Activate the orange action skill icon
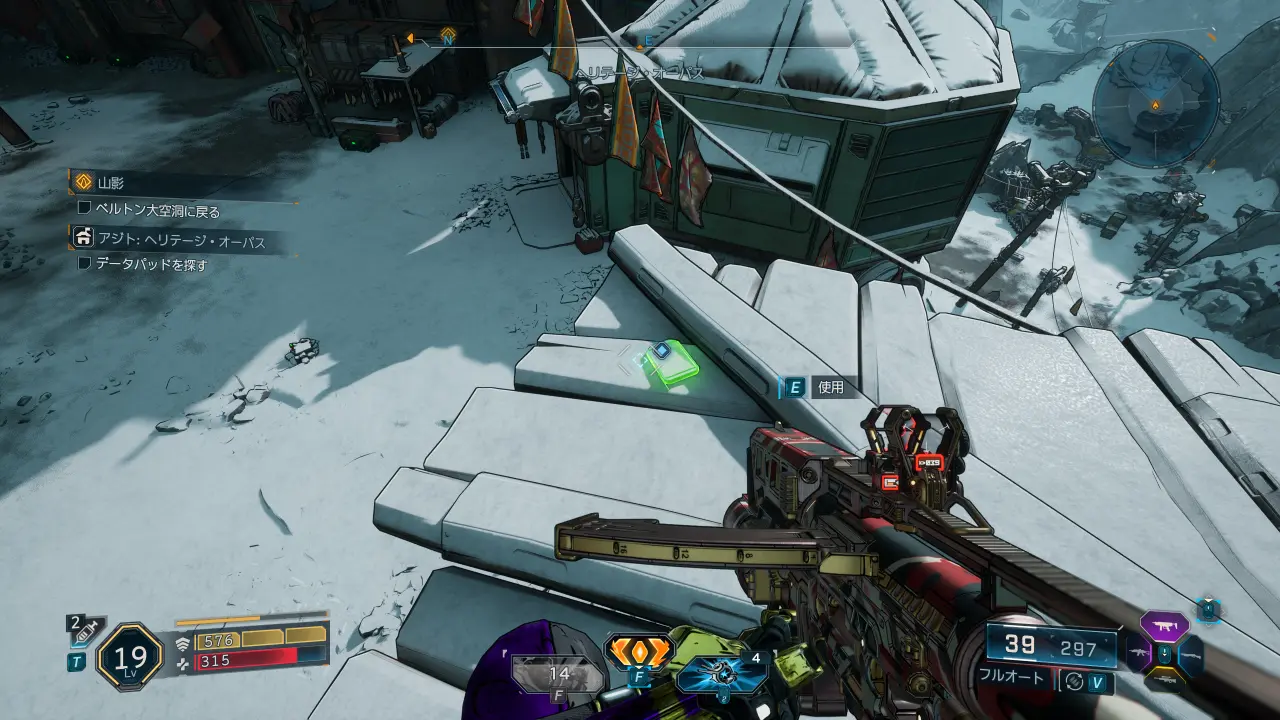Image resolution: width=1280 pixels, height=720 pixels. click(x=640, y=653)
